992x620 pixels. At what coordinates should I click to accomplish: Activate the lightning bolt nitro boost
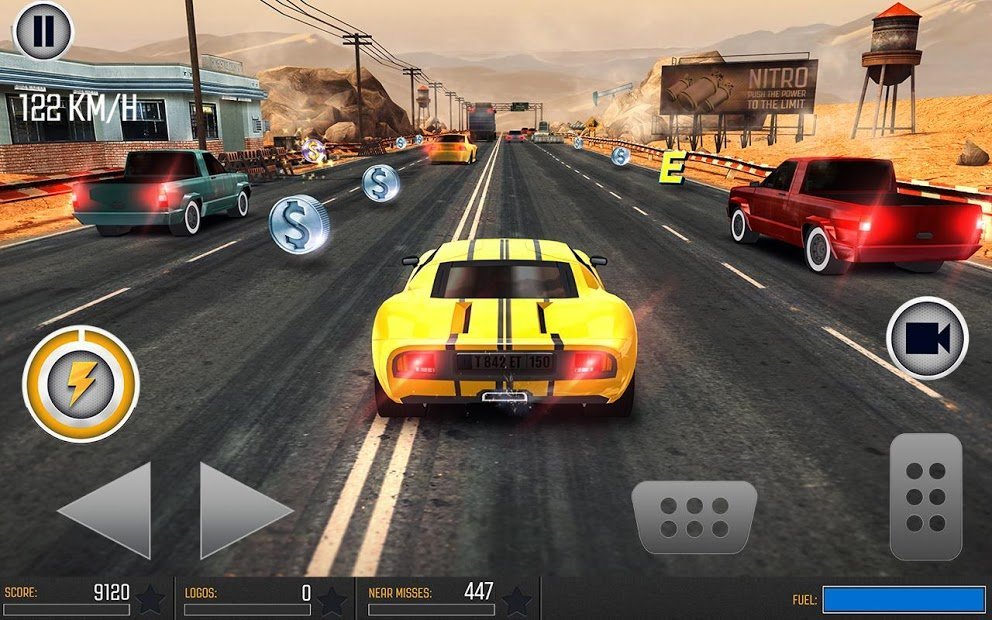[80, 384]
